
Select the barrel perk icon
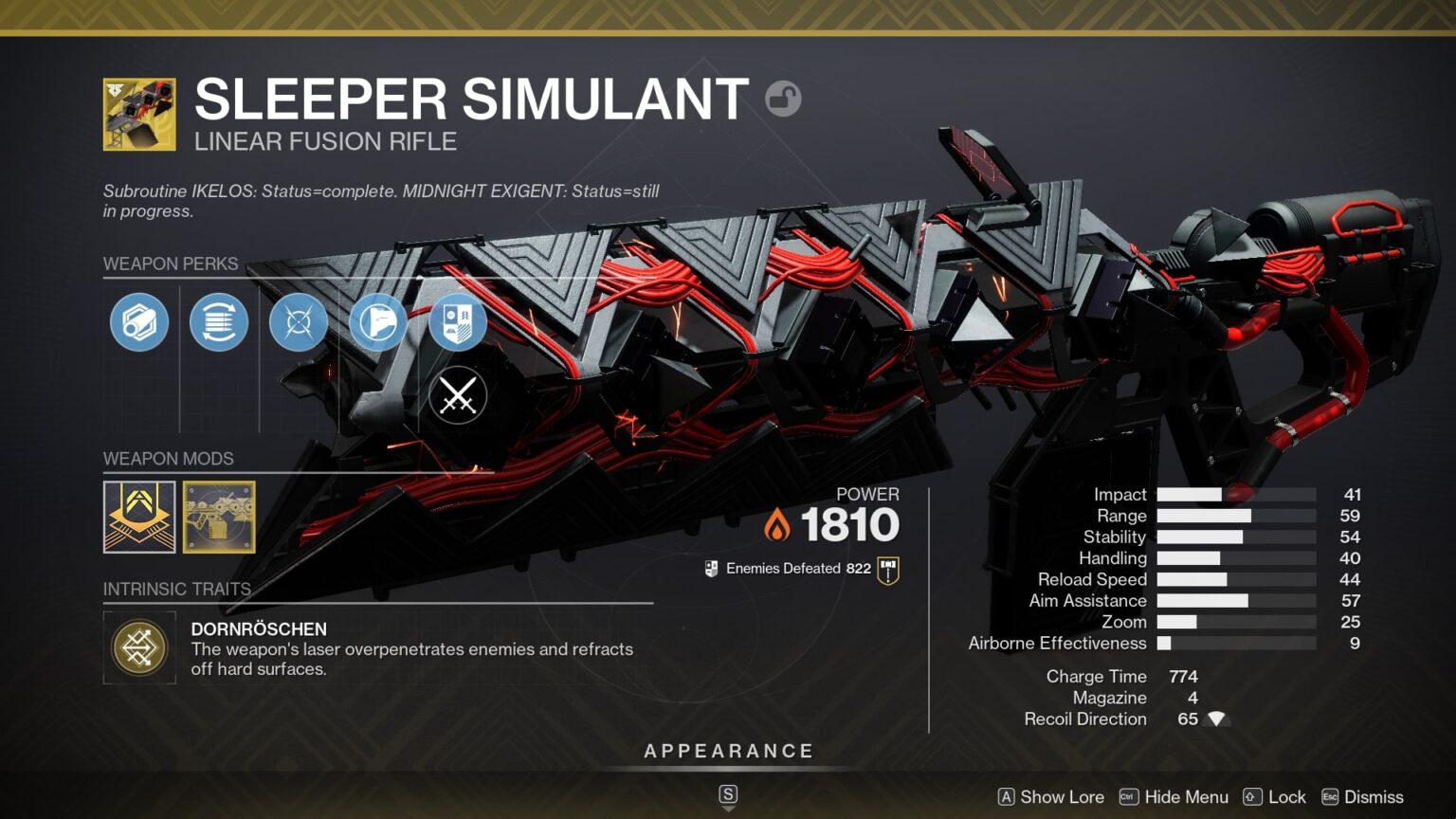click(x=139, y=322)
